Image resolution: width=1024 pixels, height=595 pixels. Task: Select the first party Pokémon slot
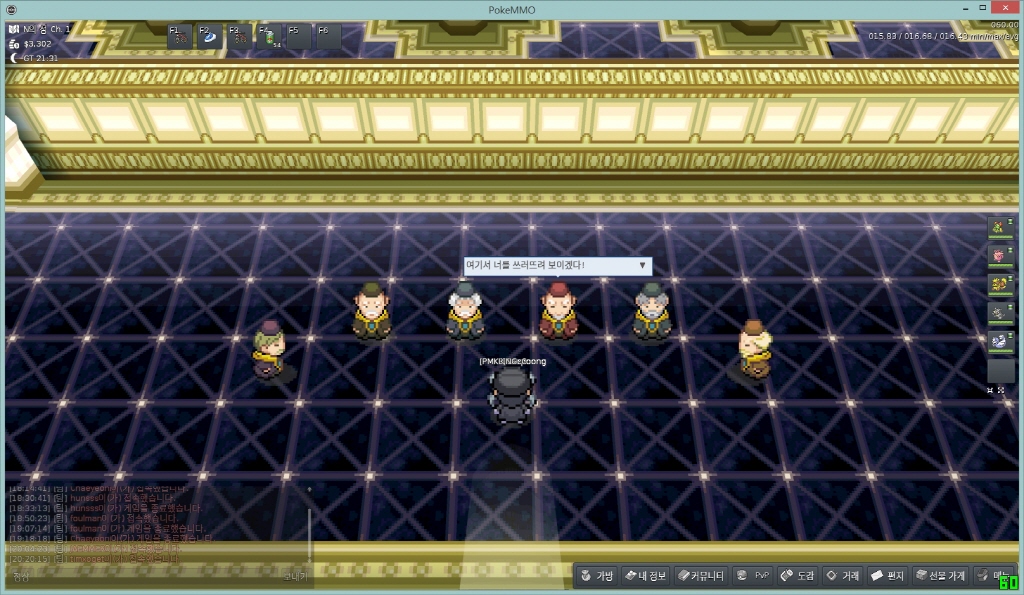coord(1000,228)
